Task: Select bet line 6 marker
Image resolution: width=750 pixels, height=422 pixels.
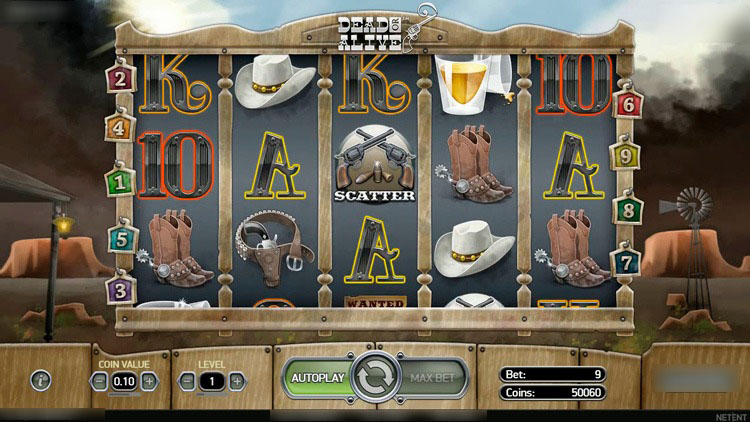Action: 629,103
